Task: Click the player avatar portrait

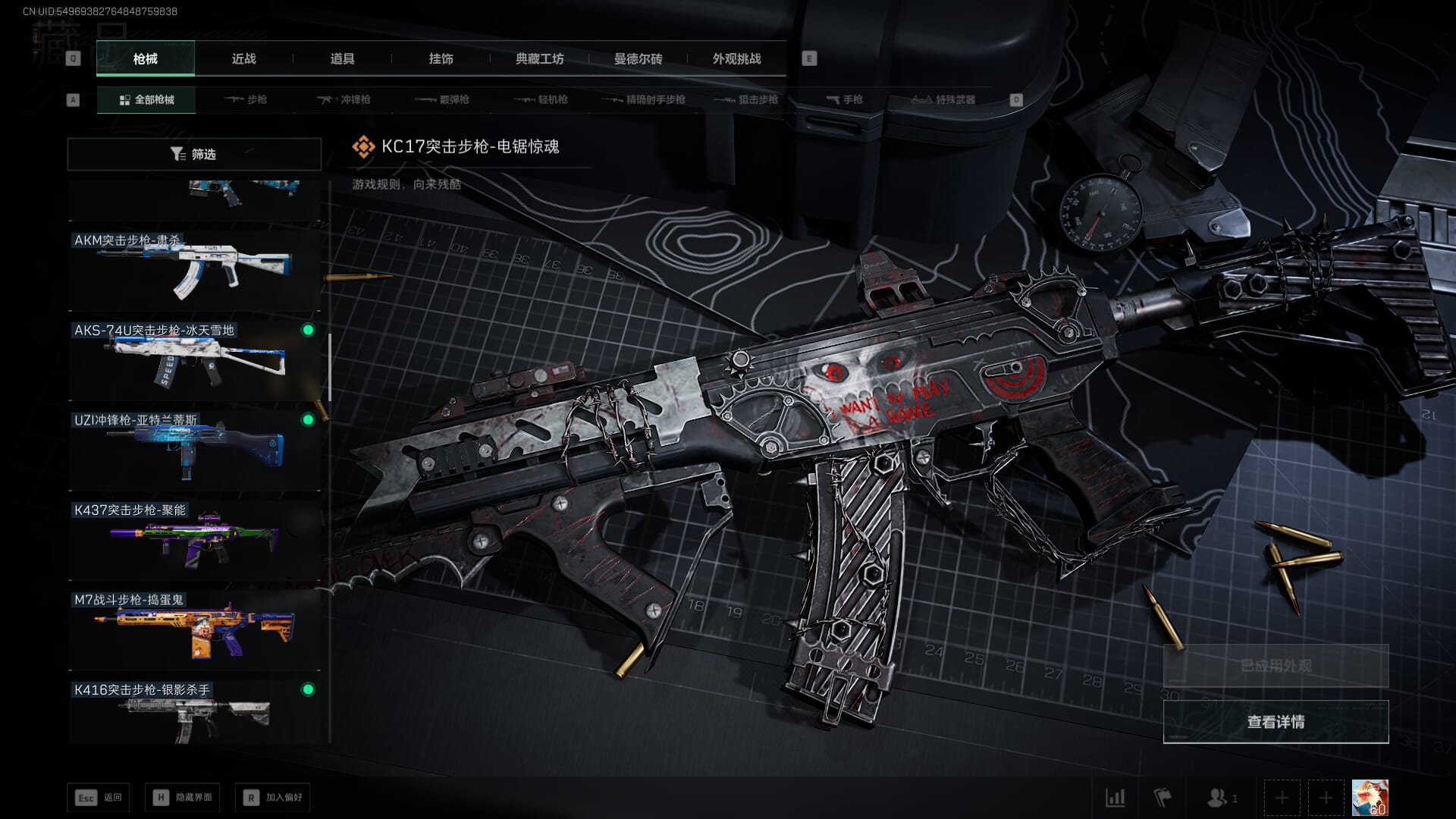Action: pyautogui.click(x=1370, y=798)
